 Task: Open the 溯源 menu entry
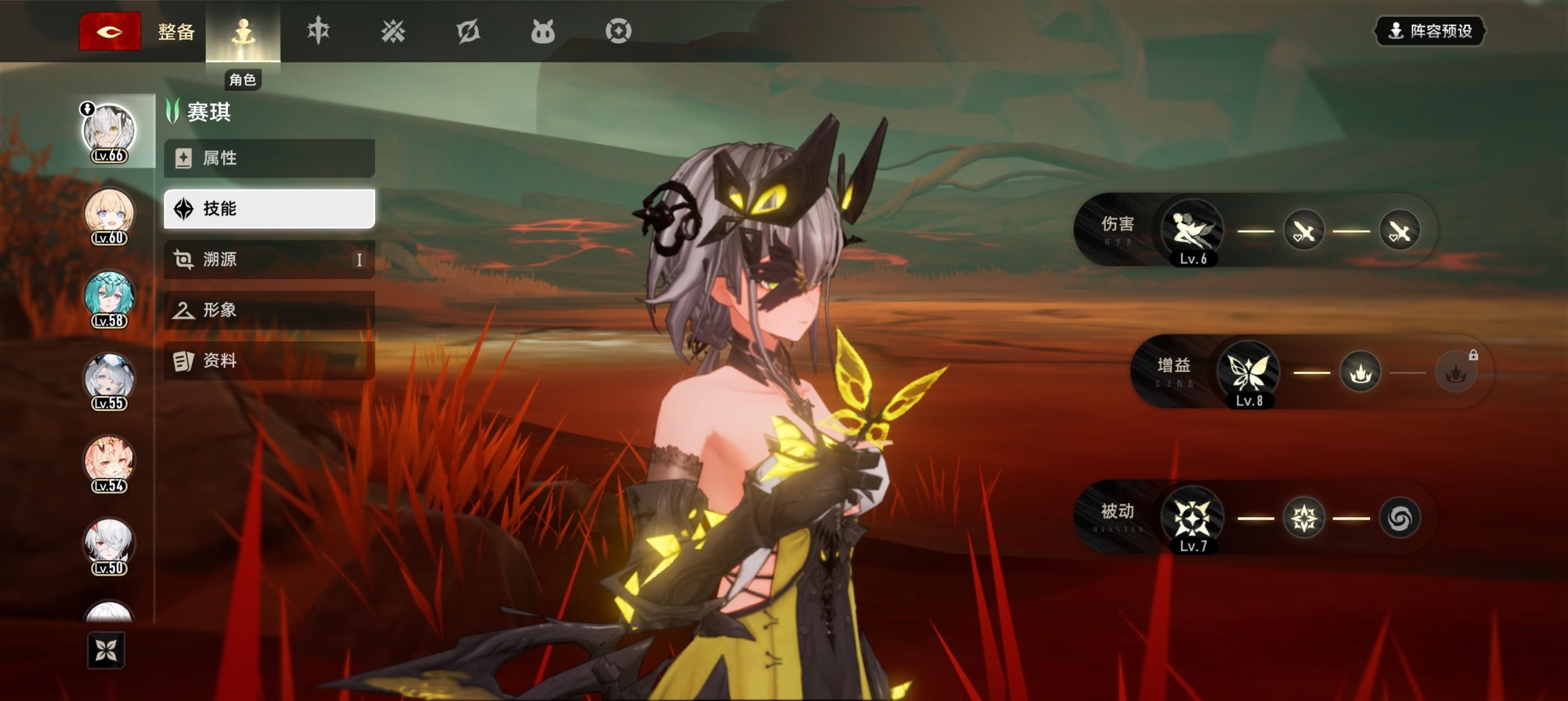coord(269,260)
